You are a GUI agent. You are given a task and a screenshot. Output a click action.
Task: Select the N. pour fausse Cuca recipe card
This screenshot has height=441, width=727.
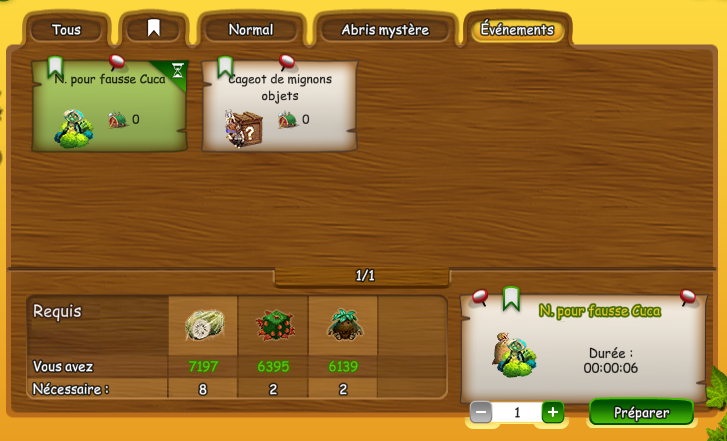coord(110,105)
